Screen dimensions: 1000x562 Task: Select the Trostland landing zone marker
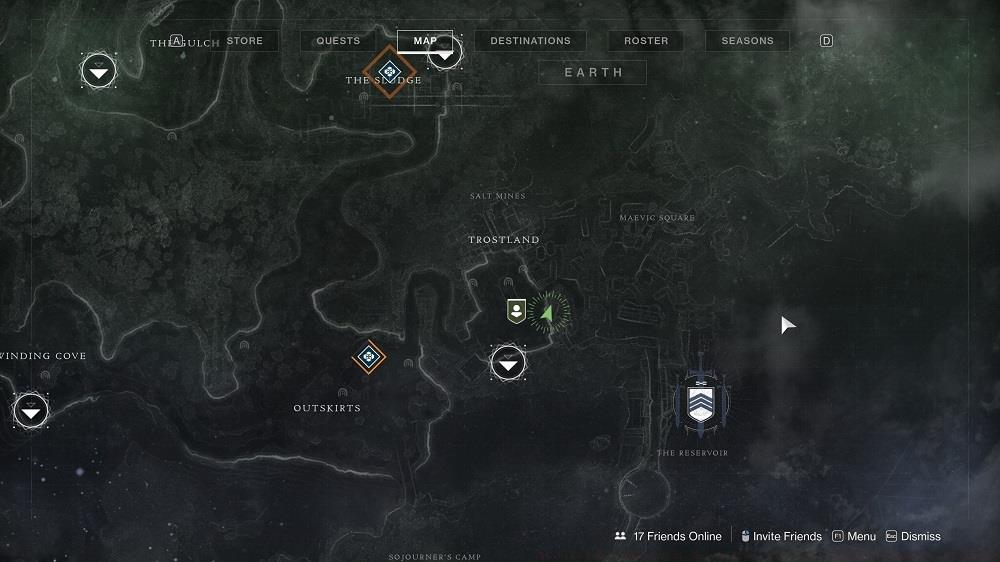[508, 362]
